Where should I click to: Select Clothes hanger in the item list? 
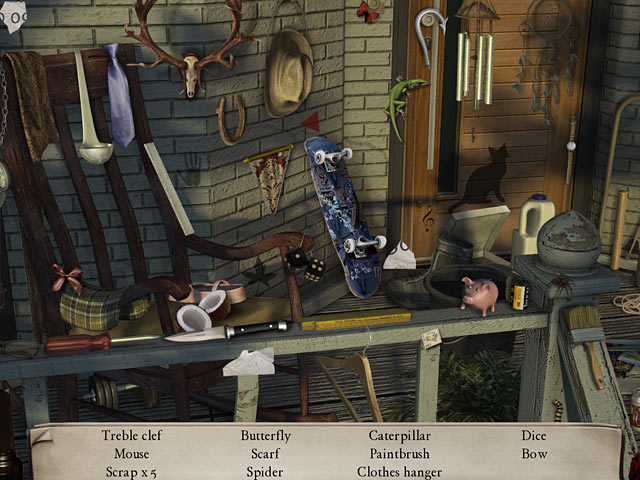pyautogui.click(x=398, y=472)
